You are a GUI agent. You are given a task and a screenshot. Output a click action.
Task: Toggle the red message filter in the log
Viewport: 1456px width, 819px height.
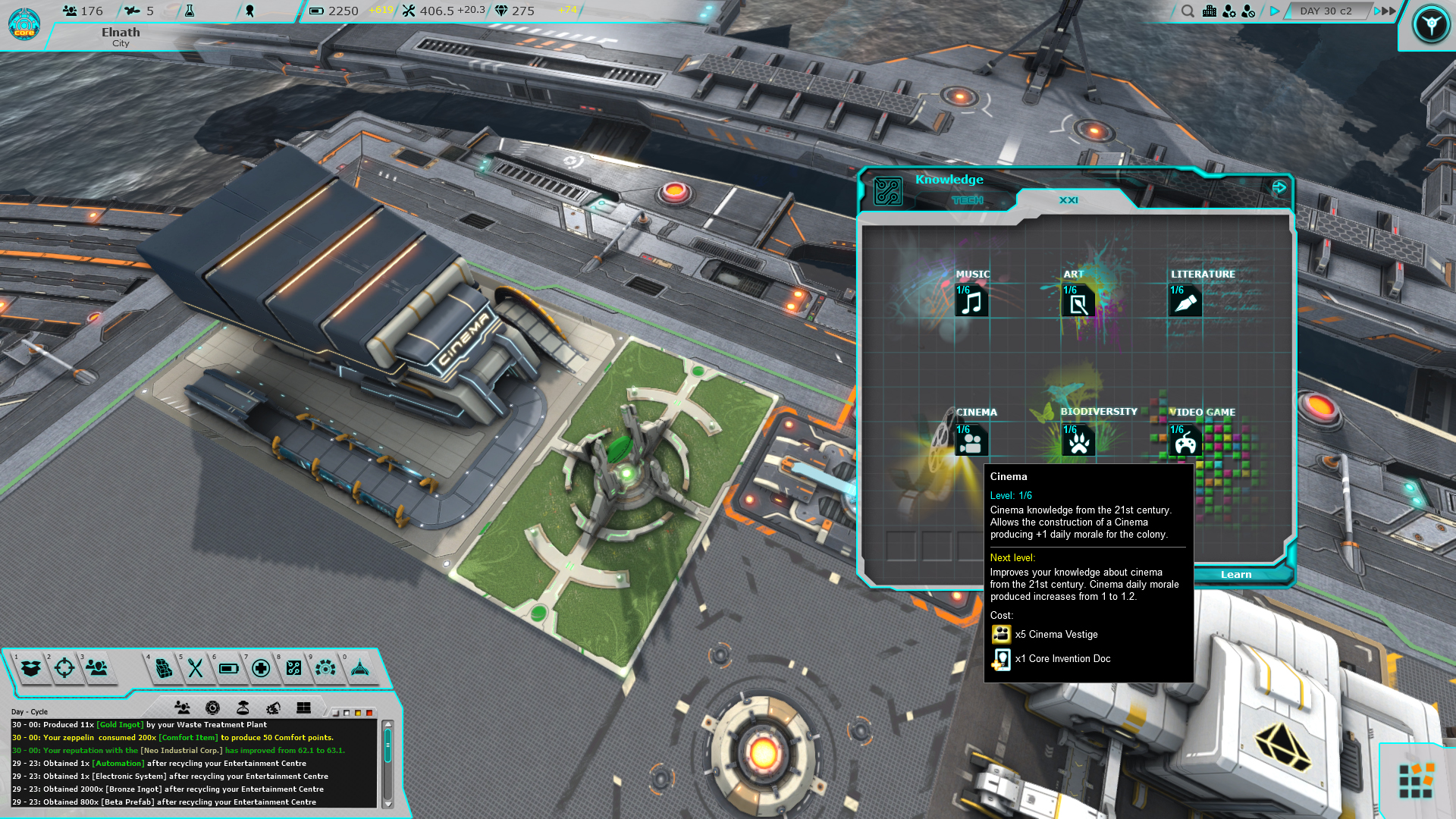[368, 713]
